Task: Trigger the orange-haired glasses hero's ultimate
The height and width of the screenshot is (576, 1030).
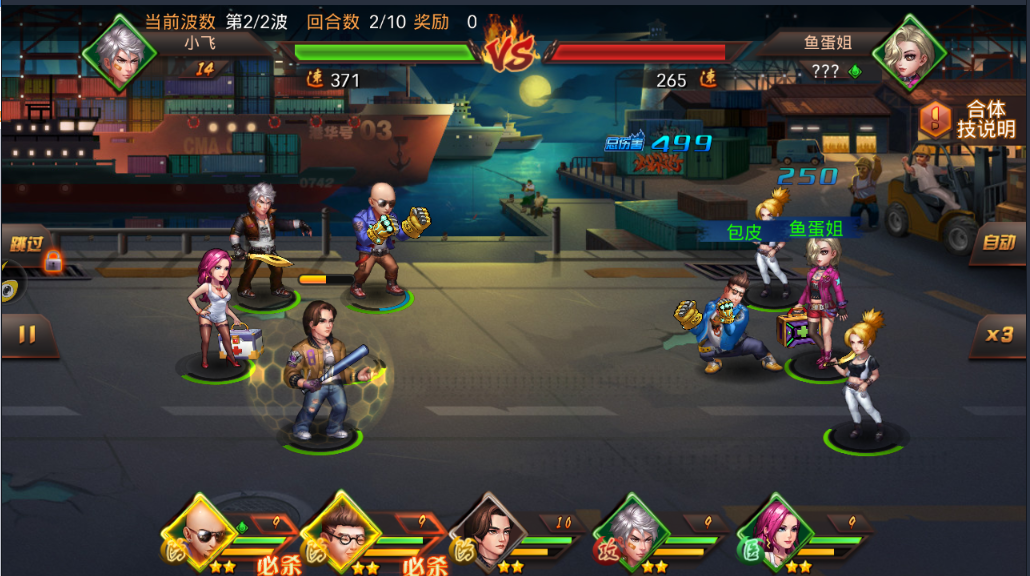Action: [x=344, y=532]
